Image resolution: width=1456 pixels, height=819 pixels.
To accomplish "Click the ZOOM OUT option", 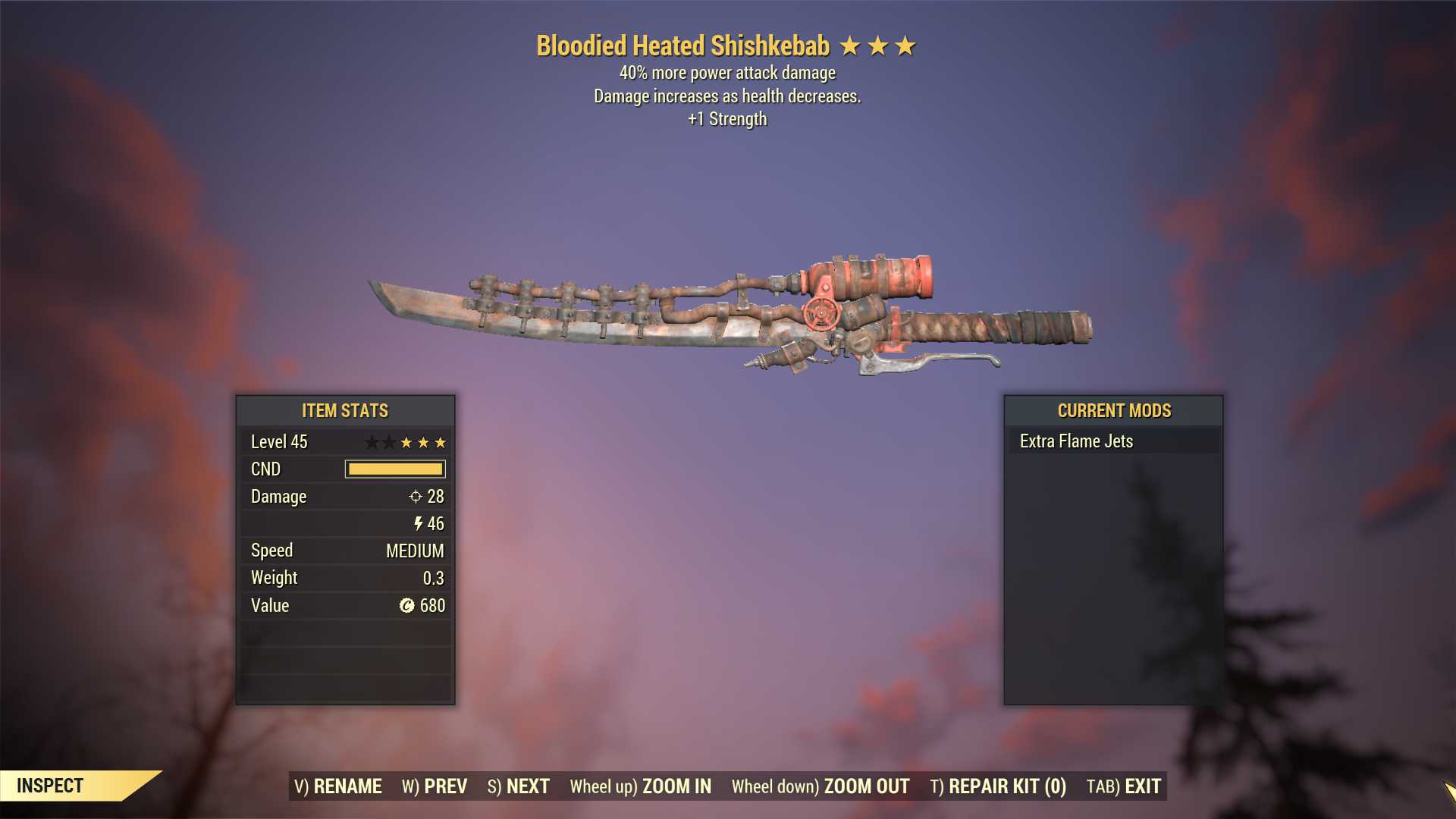I will click(821, 786).
